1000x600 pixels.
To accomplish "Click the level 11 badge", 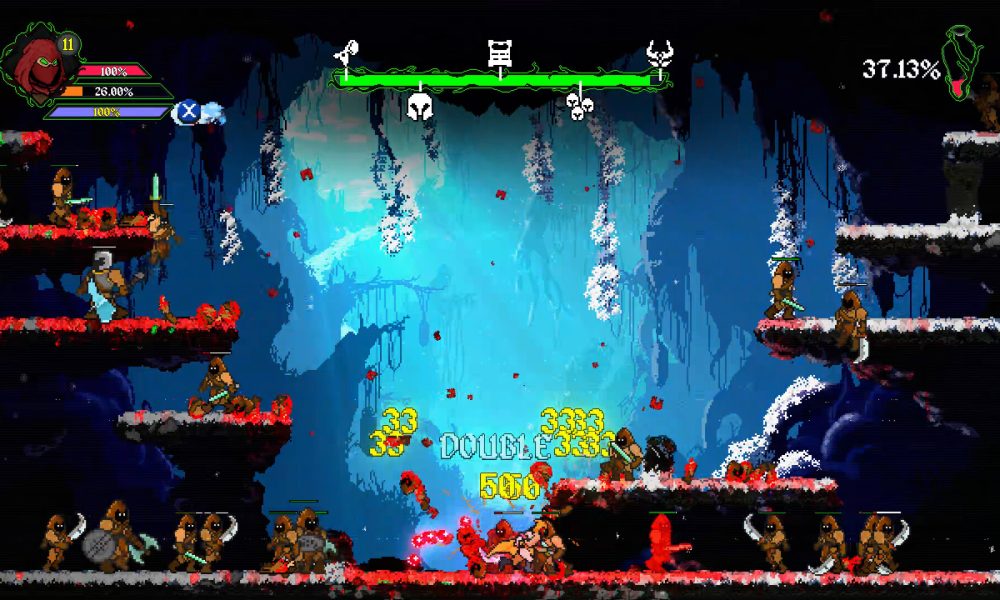I will [69, 44].
